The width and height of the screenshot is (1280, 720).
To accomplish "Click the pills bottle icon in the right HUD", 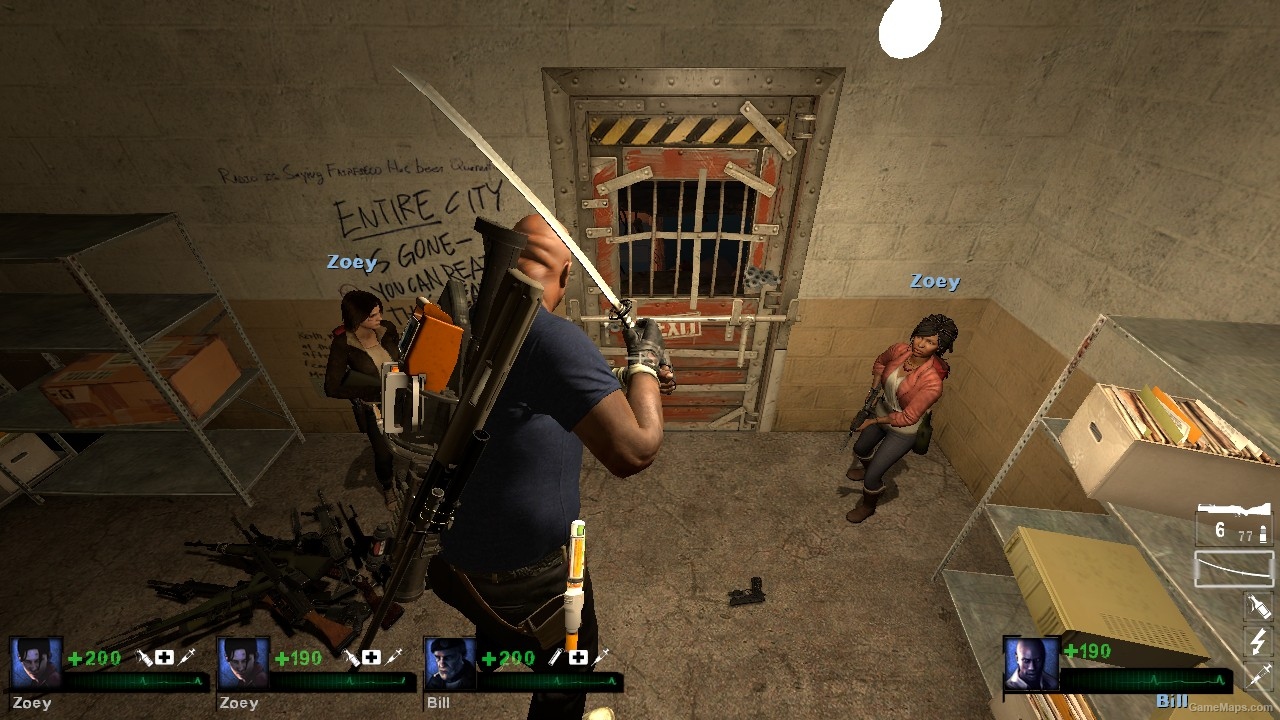I will coord(1257,608).
